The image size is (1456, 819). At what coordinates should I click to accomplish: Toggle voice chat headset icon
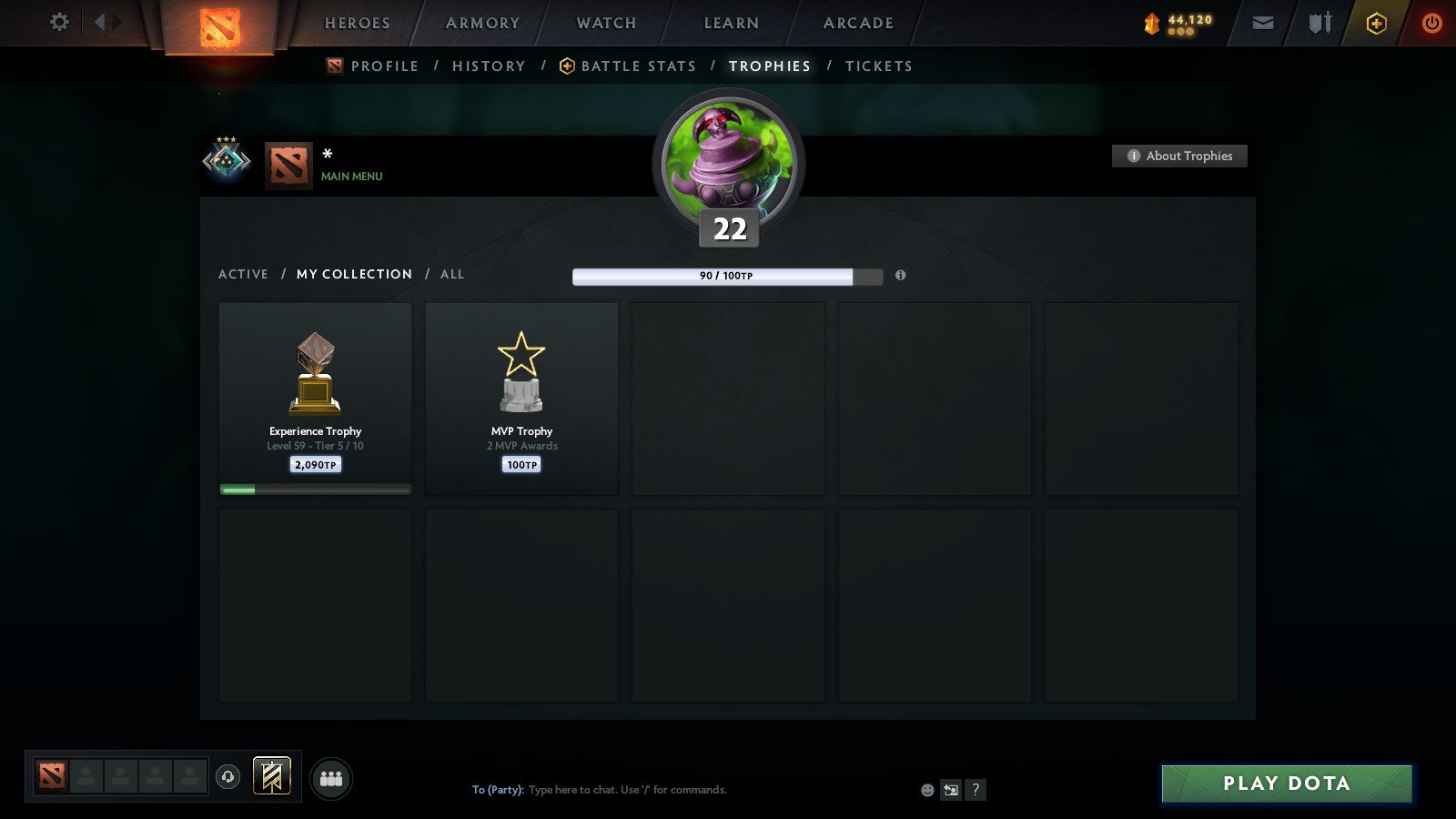click(226, 774)
